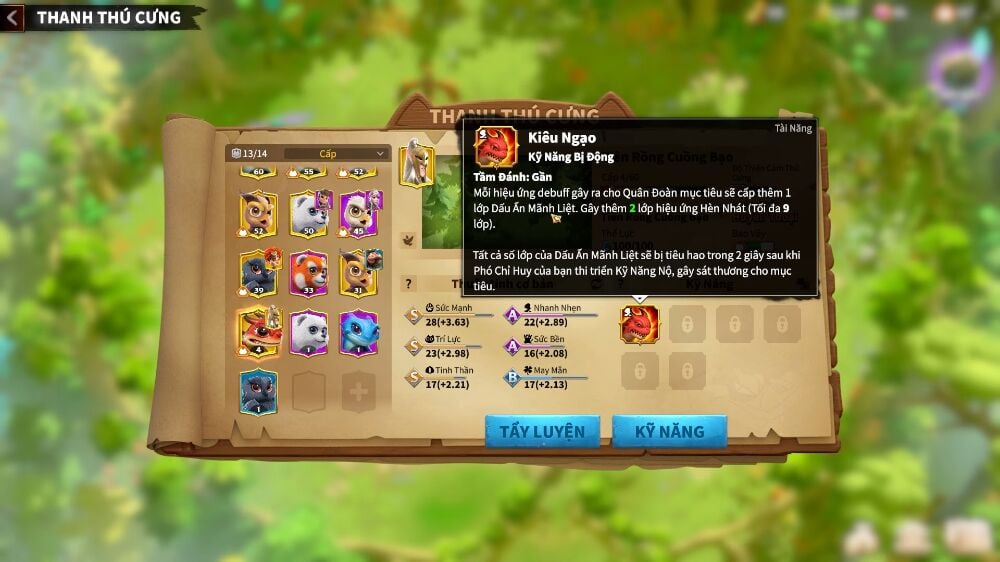The image size is (1000, 562).
Task: Click the Kiêu Ngạo red dragon skill slot
Action: (x=640, y=324)
